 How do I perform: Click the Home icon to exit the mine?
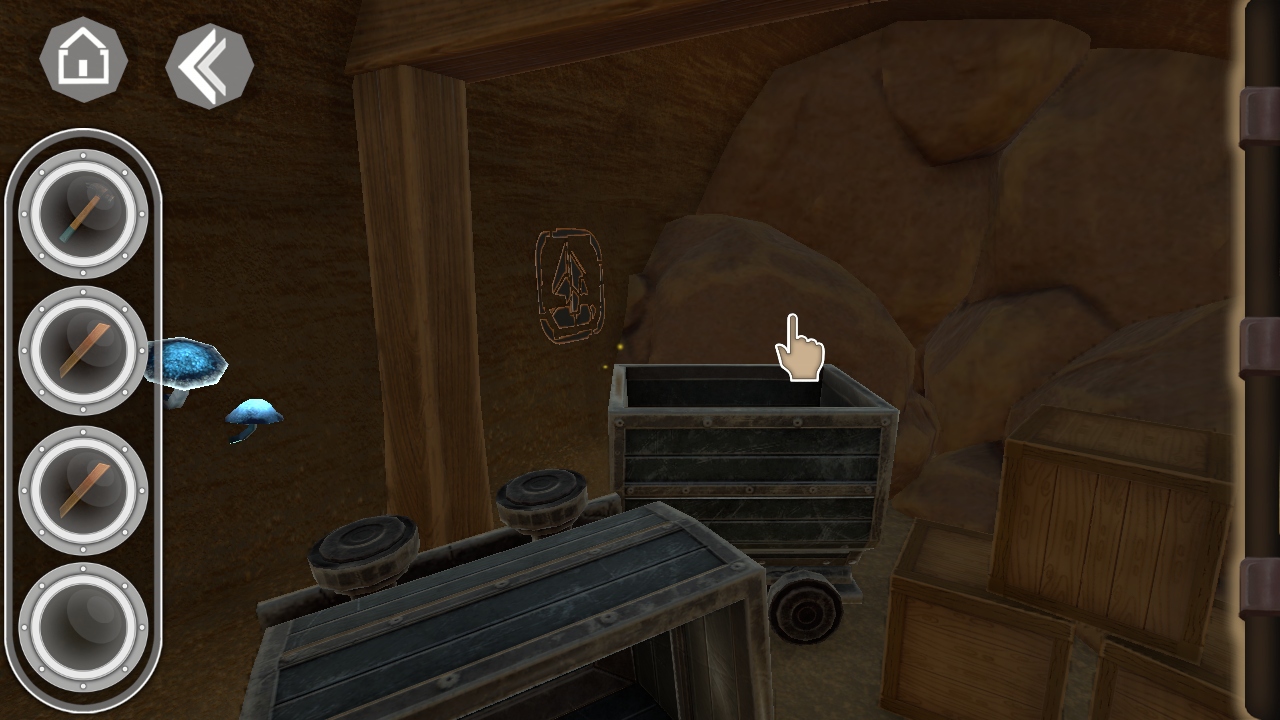(82, 60)
